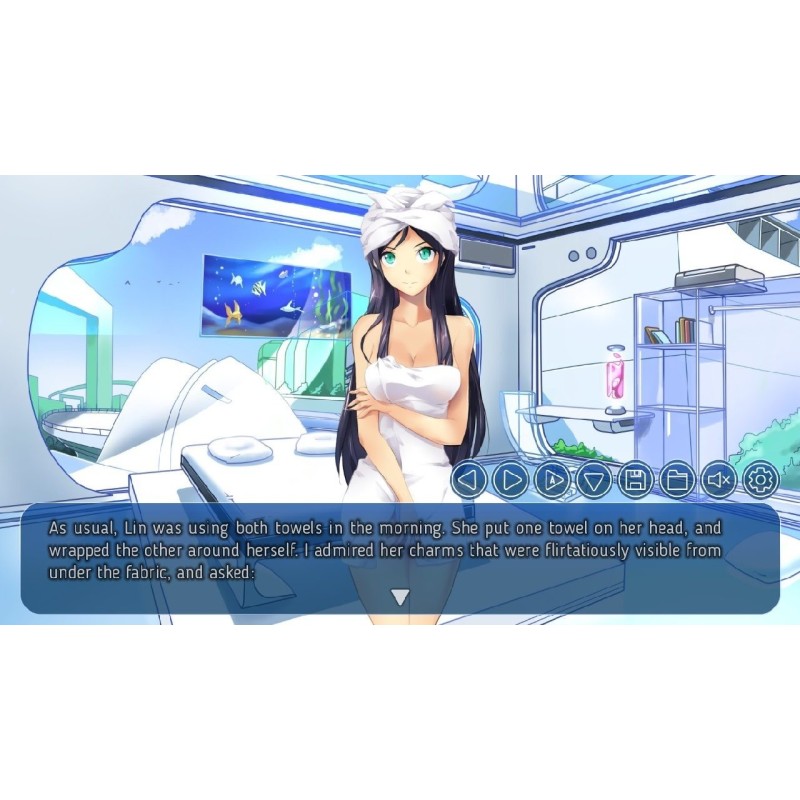The image size is (800, 800).
Task: Toggle auto-play mode button
Action: [x=552, y=481]
